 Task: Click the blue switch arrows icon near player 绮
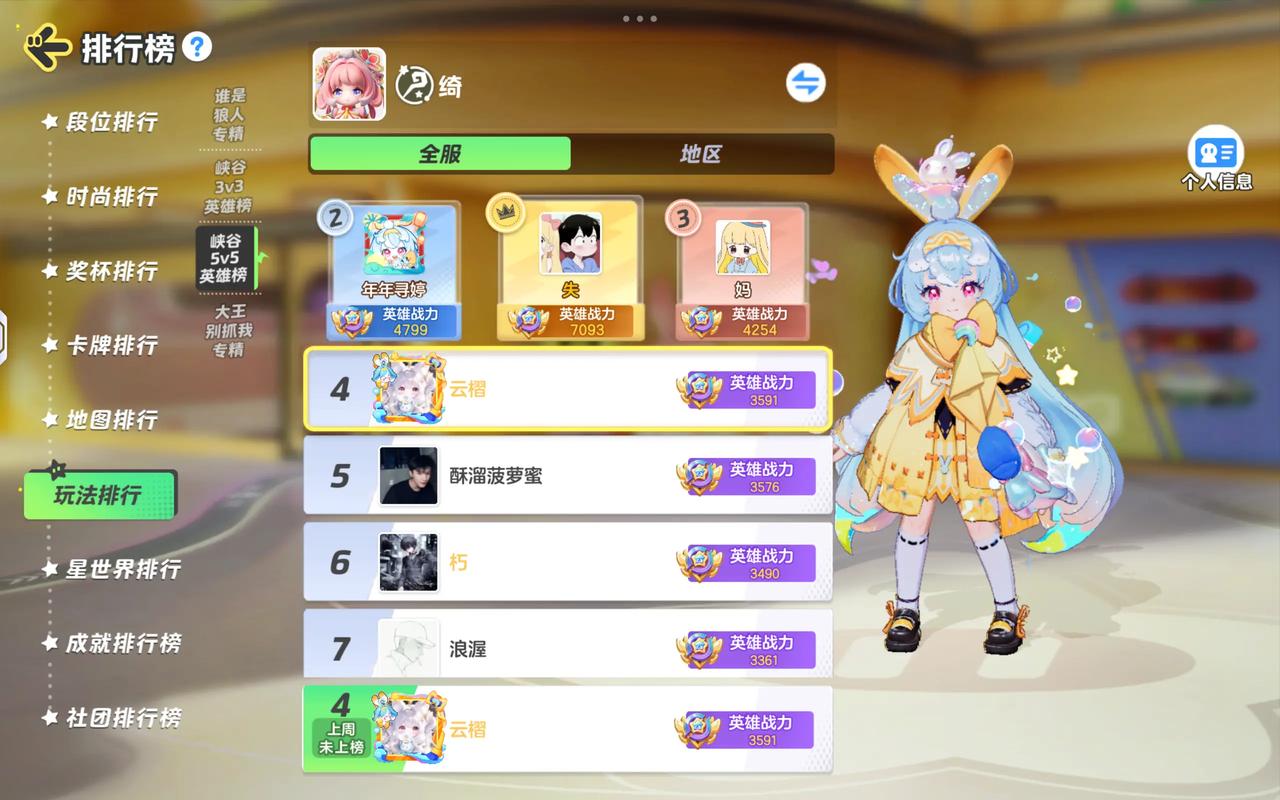pyautogui.click(x=807, y=83)
